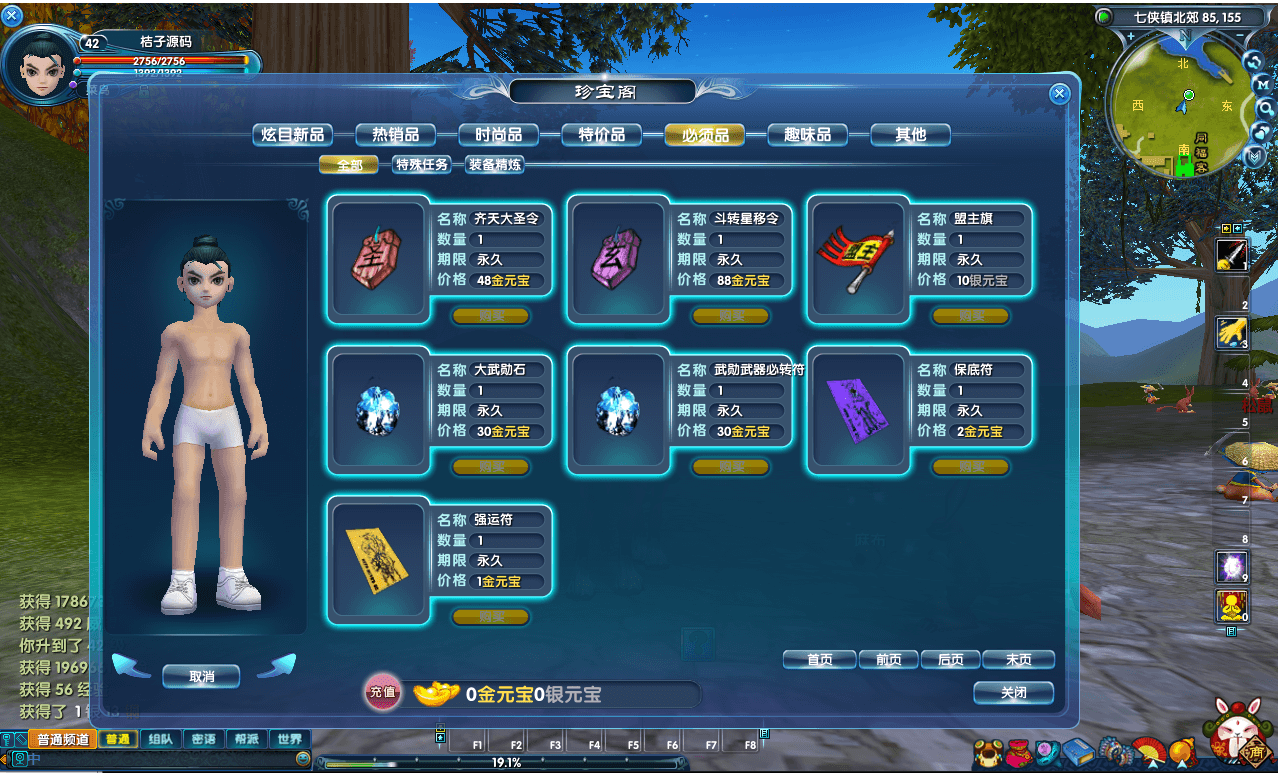The image size is (1278, 773).
Task: Click the 关闭 button
Action: (1013, 693)
